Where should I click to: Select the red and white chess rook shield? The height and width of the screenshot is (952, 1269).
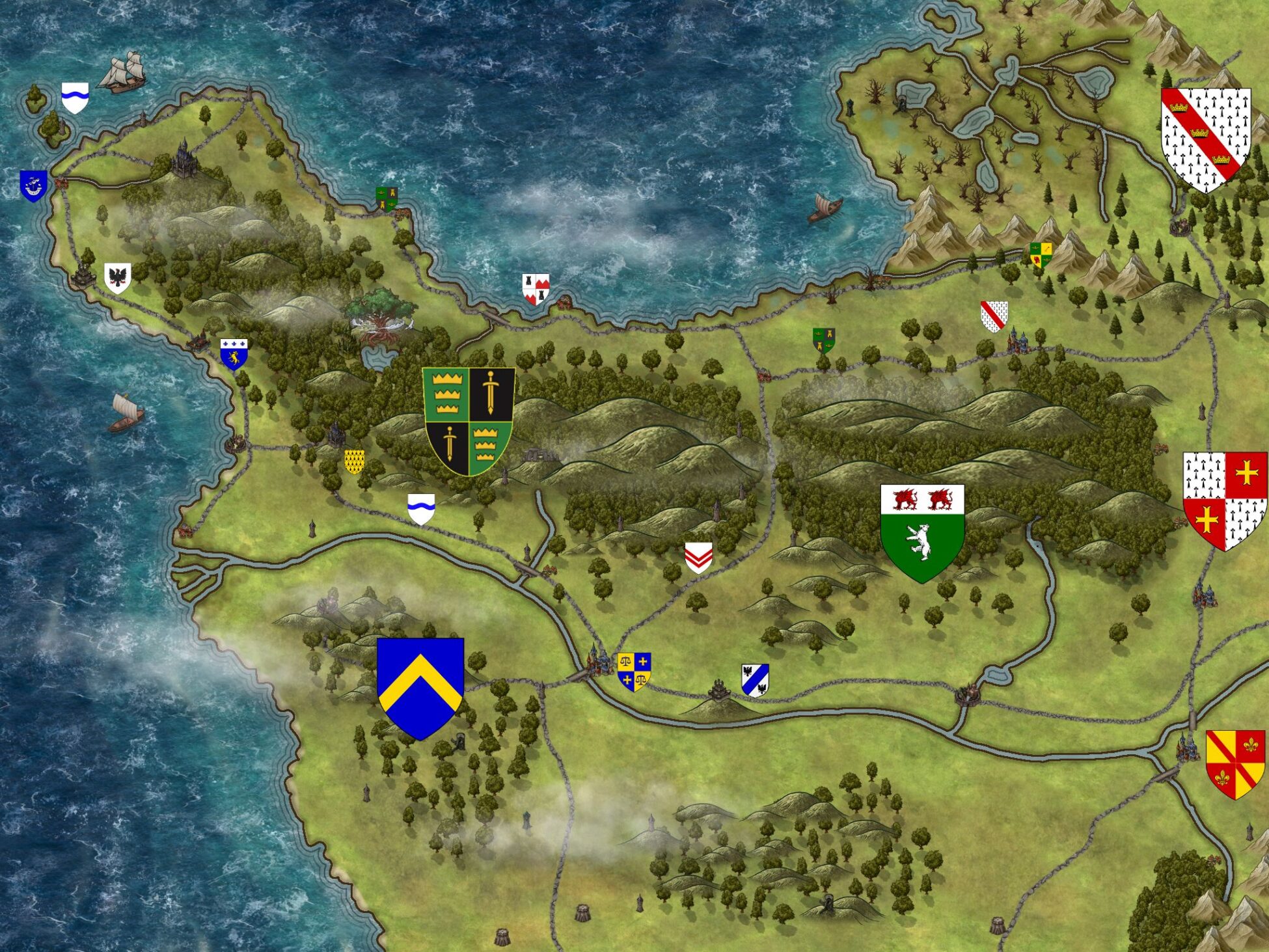[536, 289]
